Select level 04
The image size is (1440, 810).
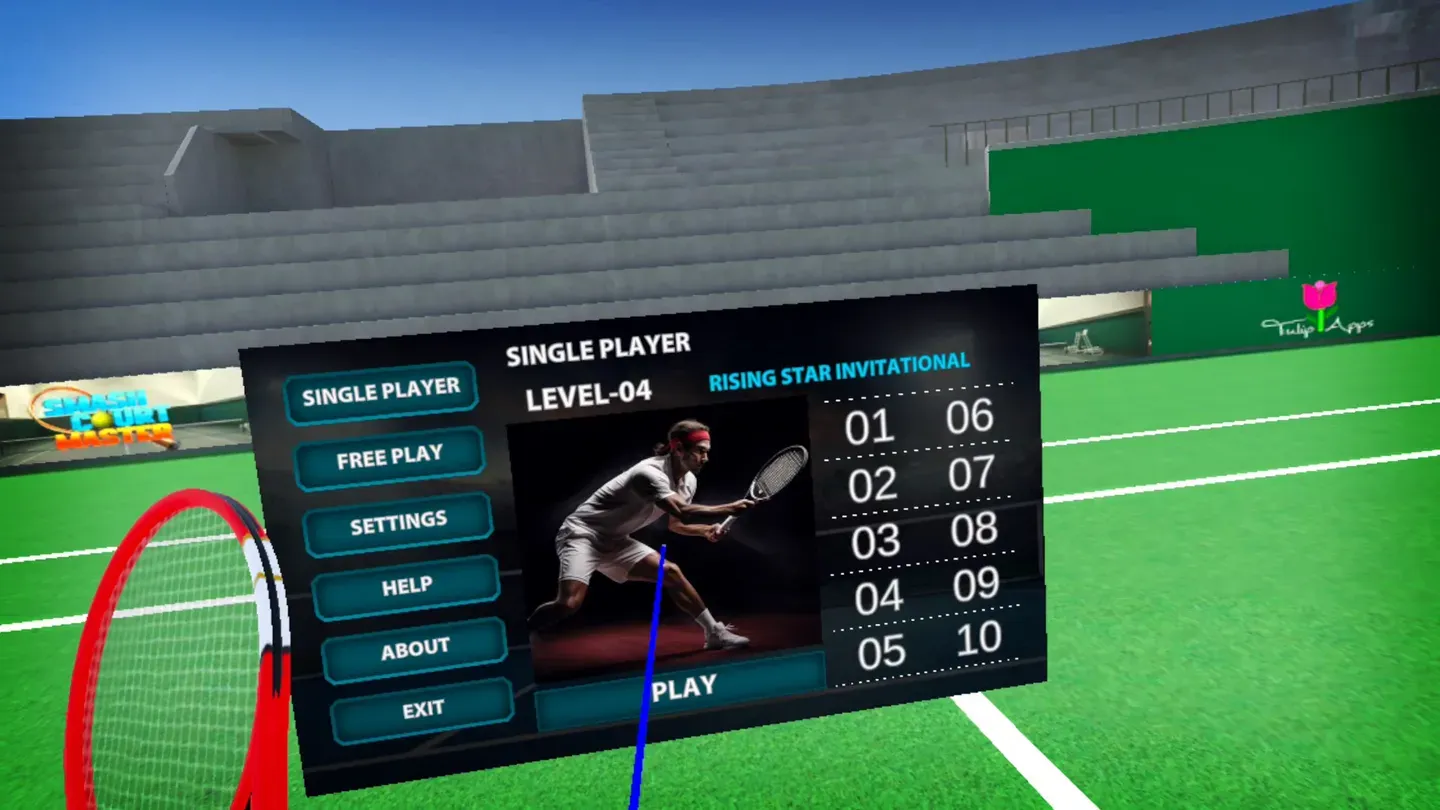(x=879, y=597)
